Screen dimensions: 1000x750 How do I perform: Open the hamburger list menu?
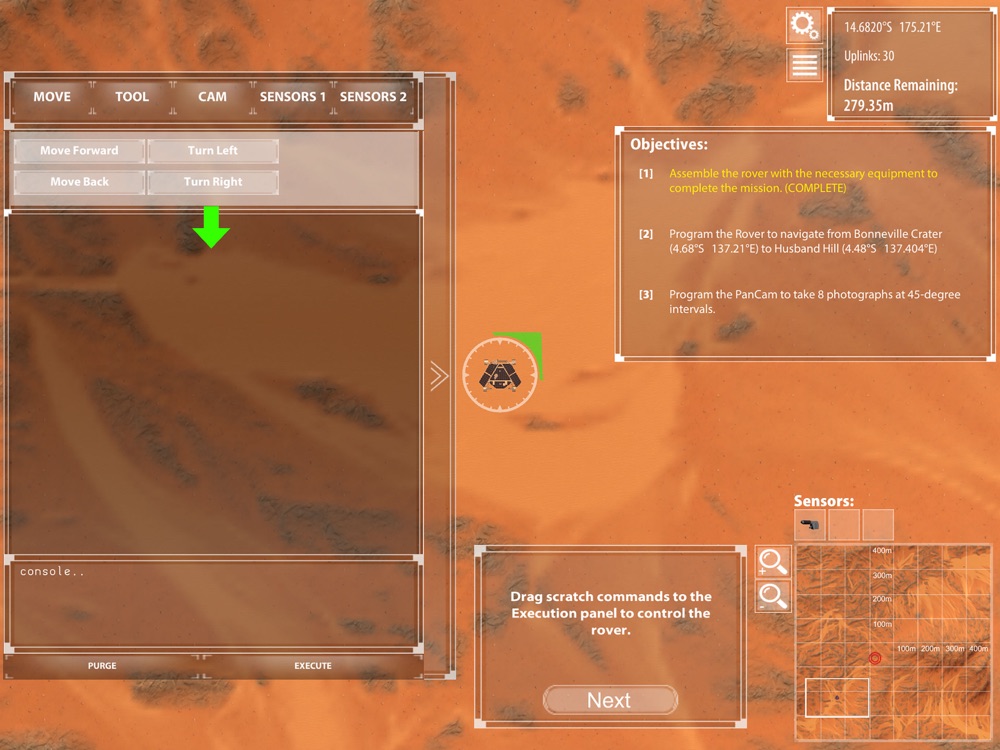click(804, 65)
